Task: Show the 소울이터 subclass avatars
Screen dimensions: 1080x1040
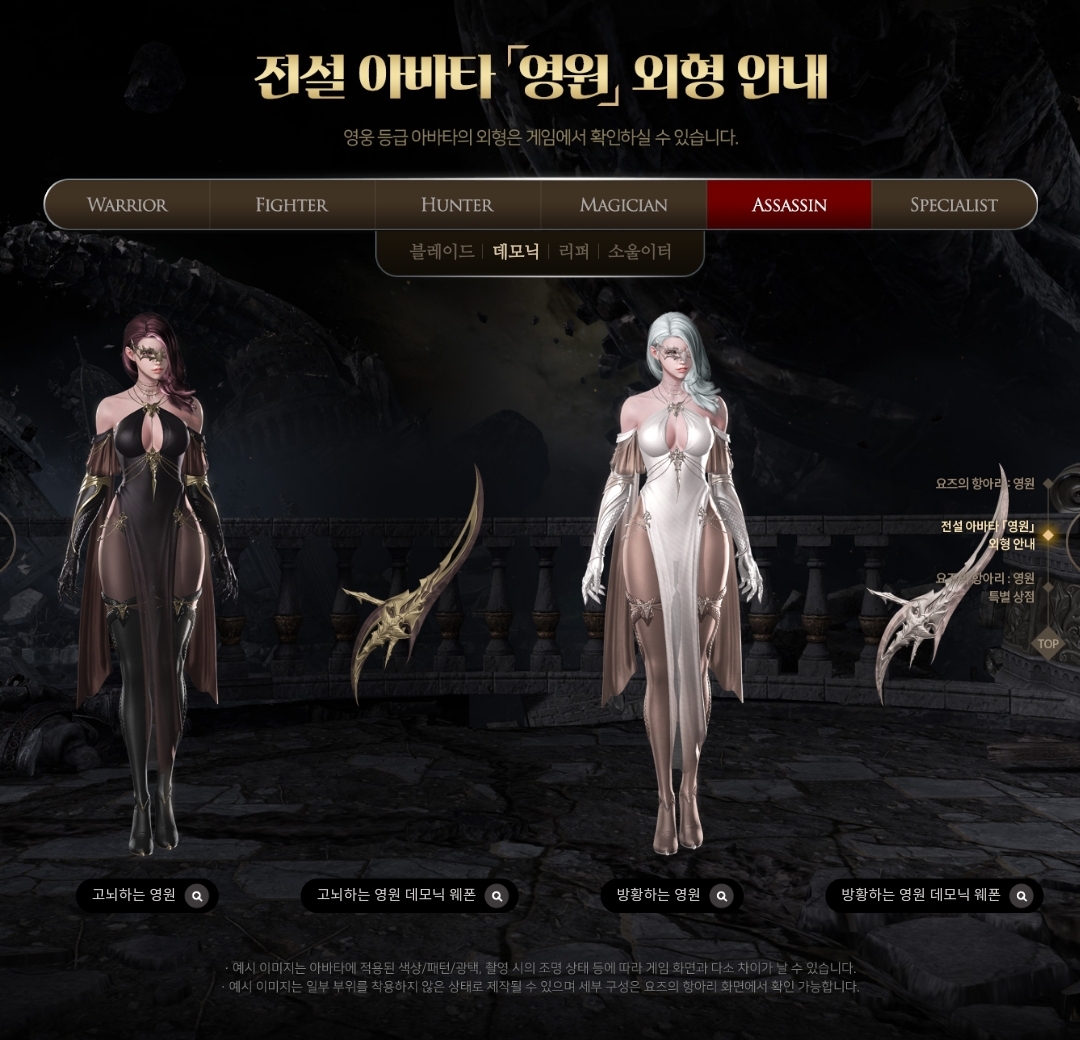Action: 640,252
